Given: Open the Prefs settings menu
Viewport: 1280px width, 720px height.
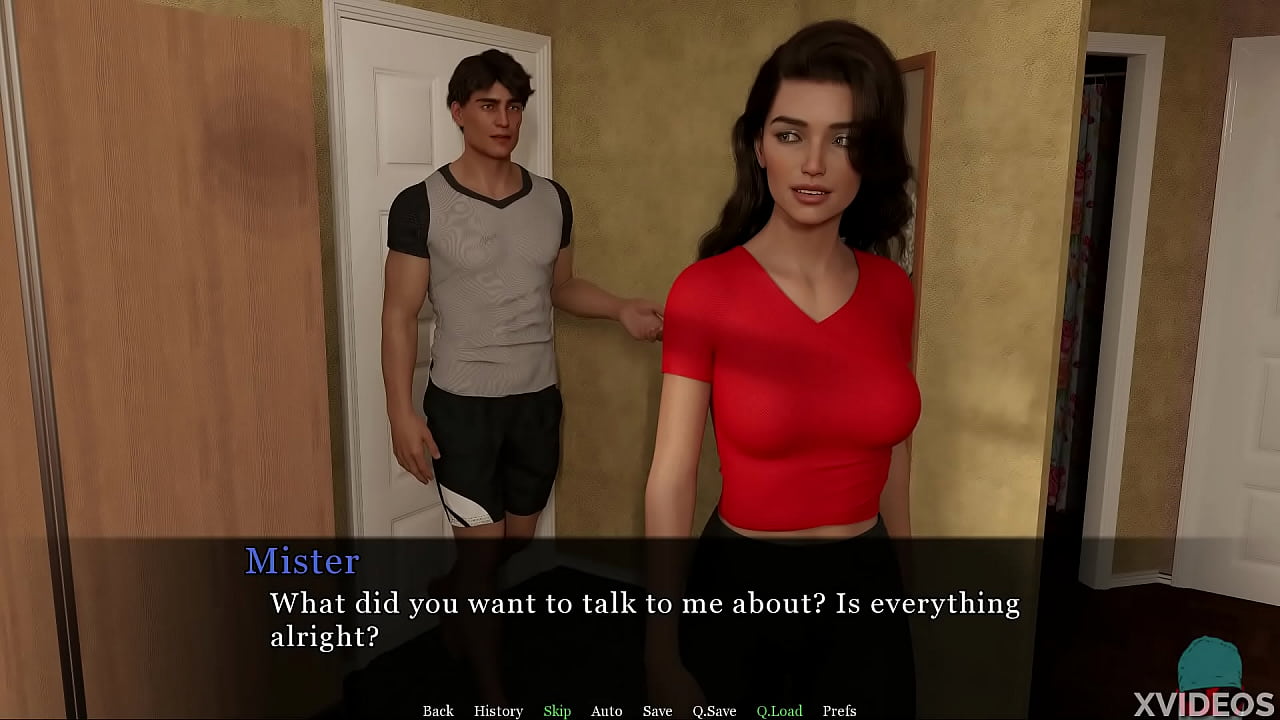Looking at the screenshot, I should click(x=840, y=710).
